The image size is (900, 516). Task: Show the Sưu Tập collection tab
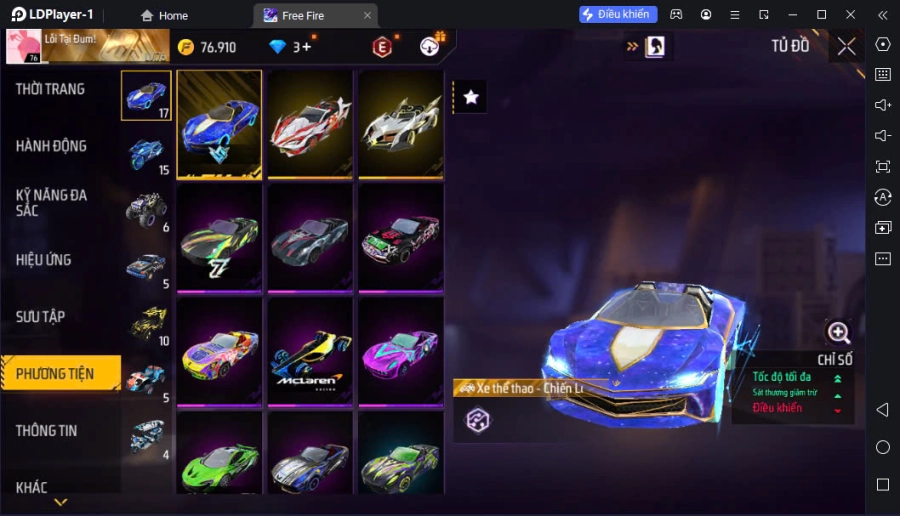tap(40, 317)
